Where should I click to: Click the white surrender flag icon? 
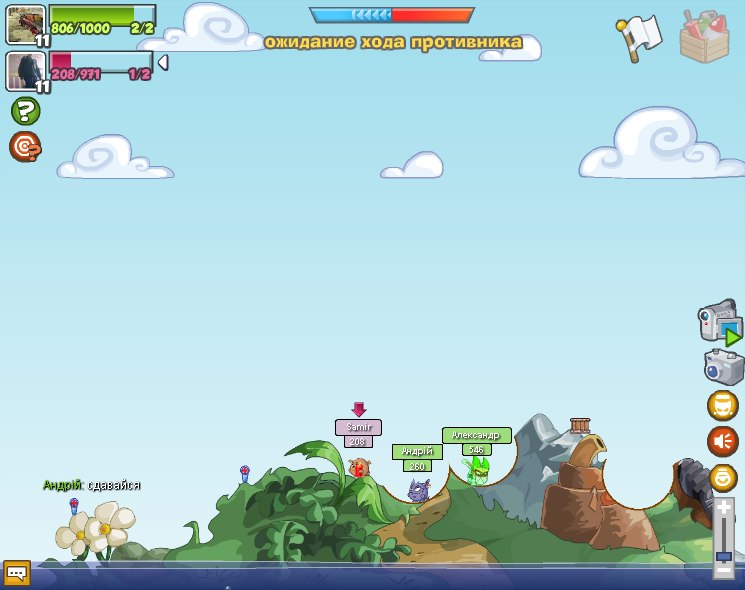[639, 37]
